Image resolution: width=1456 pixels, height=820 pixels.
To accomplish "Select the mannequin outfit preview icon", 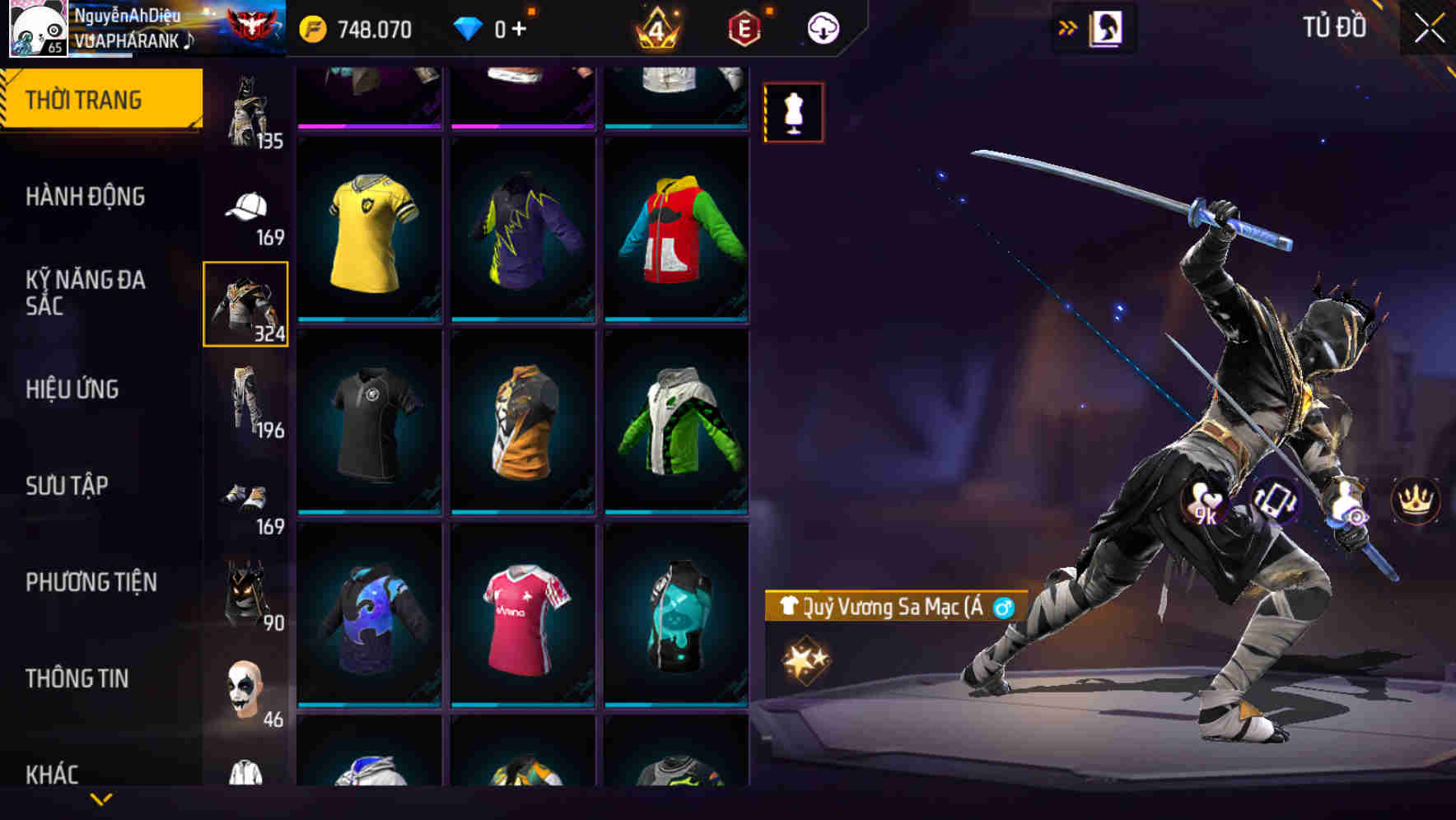I will (x=793, y=112).
